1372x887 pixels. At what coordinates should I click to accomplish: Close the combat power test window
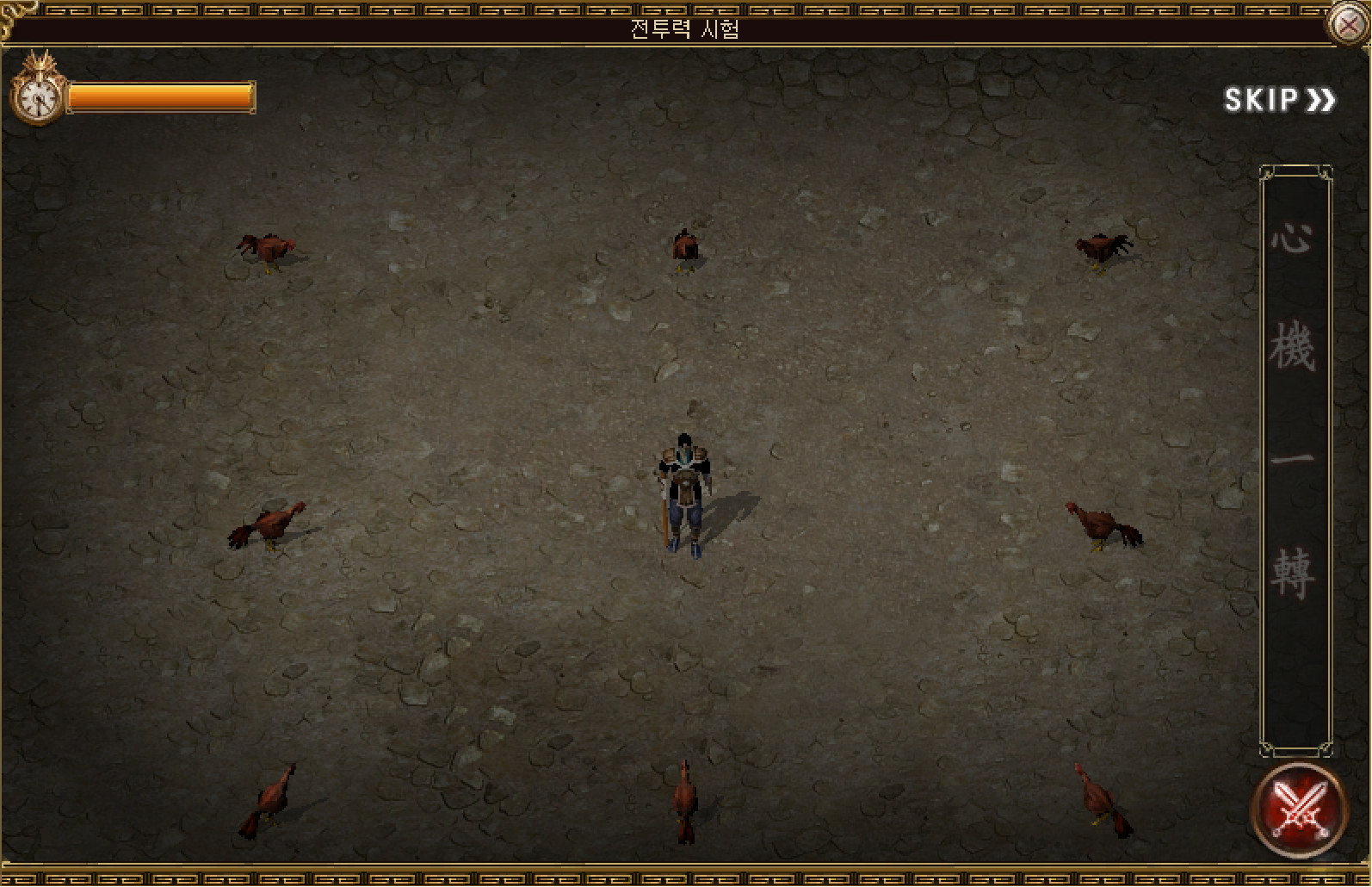point(1349,24)
